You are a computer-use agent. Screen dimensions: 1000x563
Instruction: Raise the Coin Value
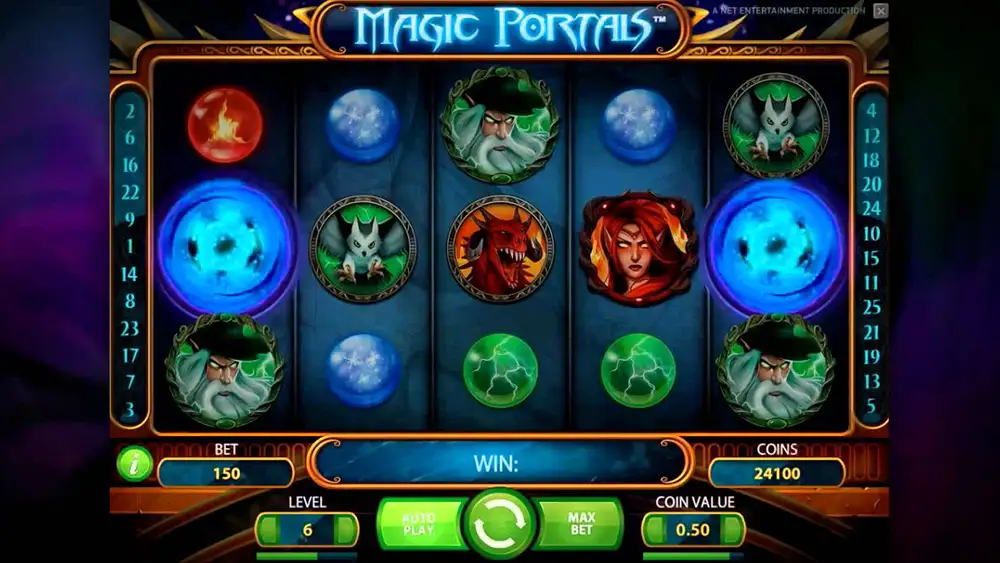click(x=734, y=529)
